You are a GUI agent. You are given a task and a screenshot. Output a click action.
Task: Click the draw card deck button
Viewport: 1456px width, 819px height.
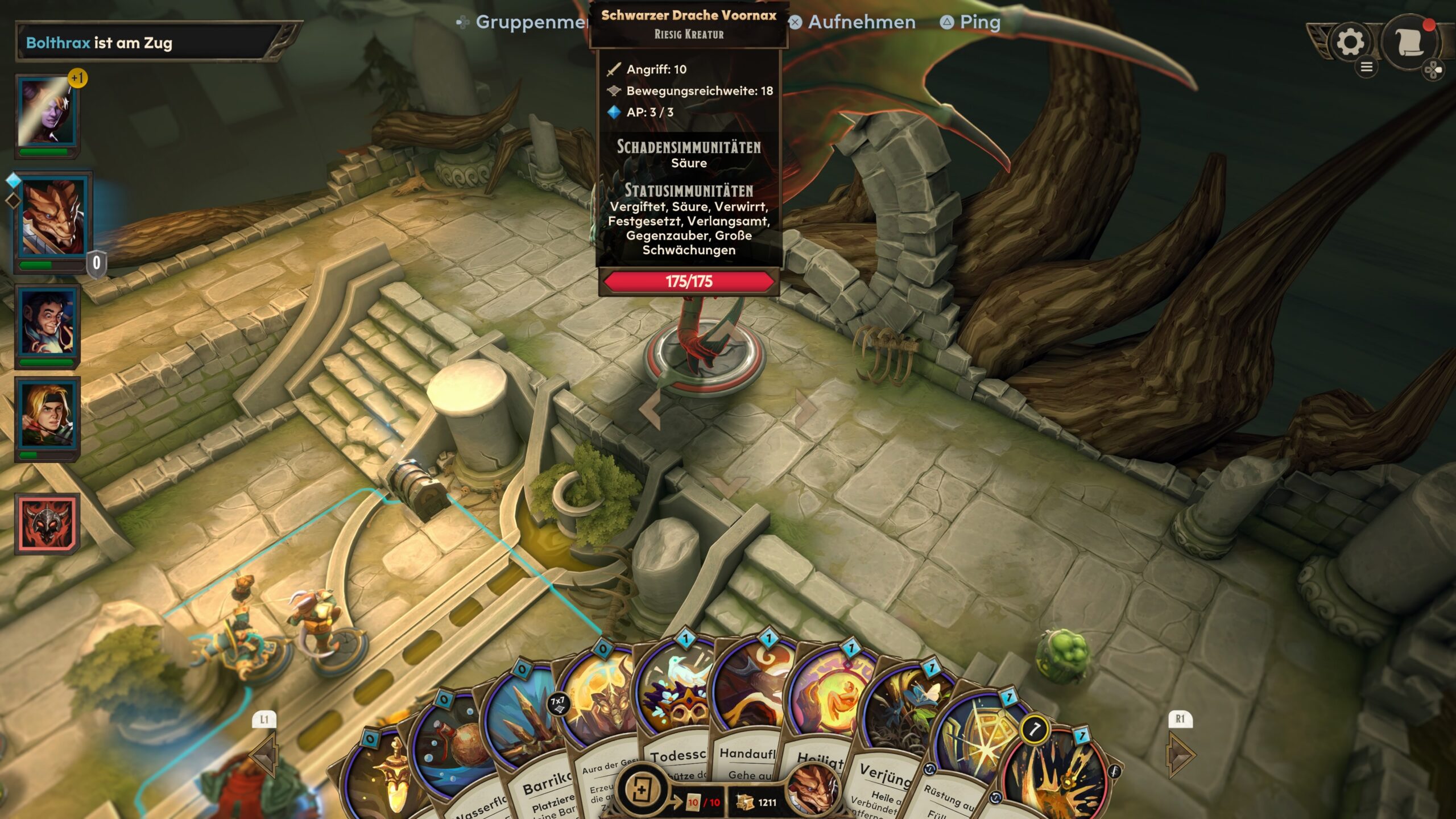642,790
